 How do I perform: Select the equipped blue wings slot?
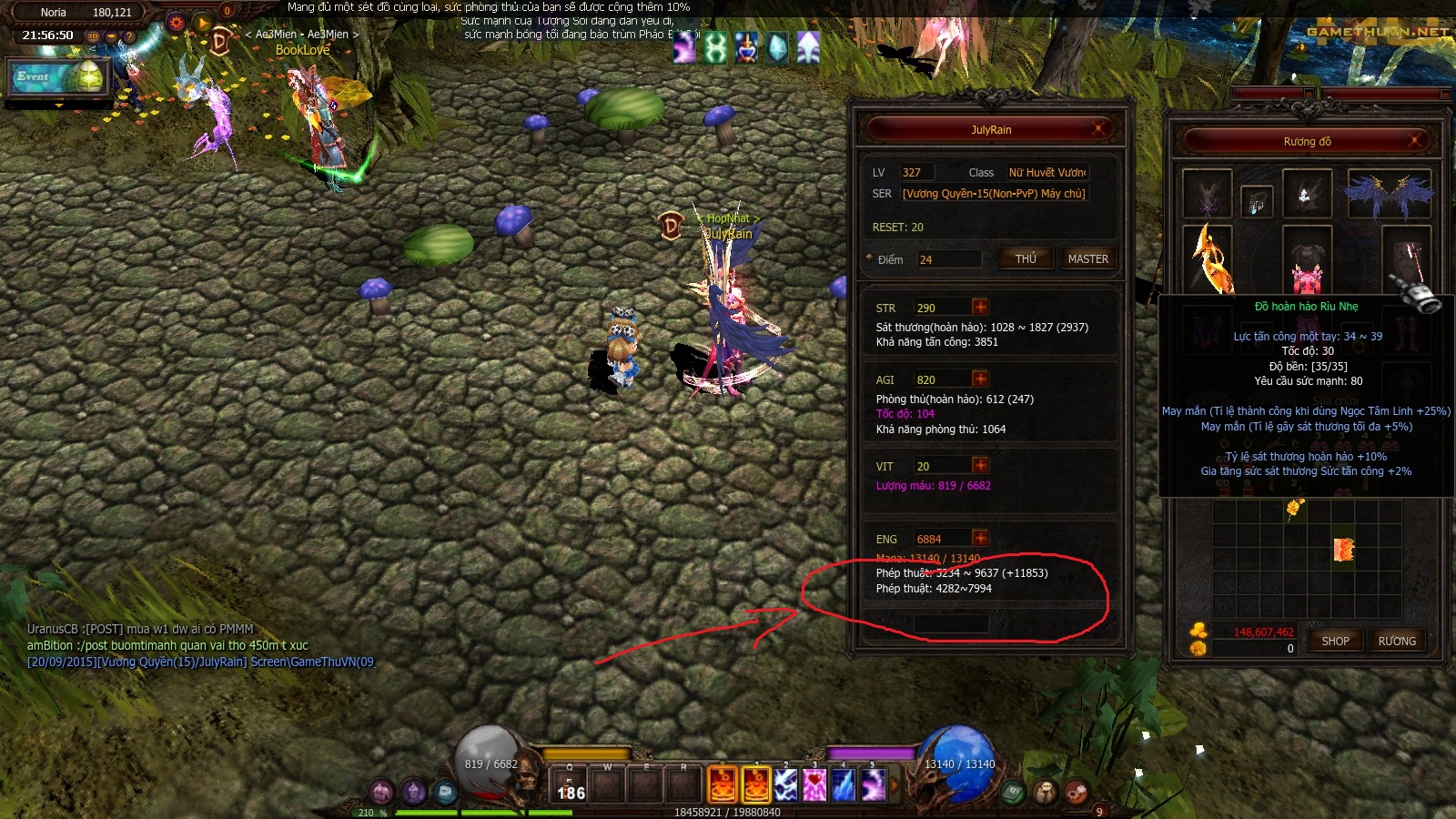point(1389,194)
